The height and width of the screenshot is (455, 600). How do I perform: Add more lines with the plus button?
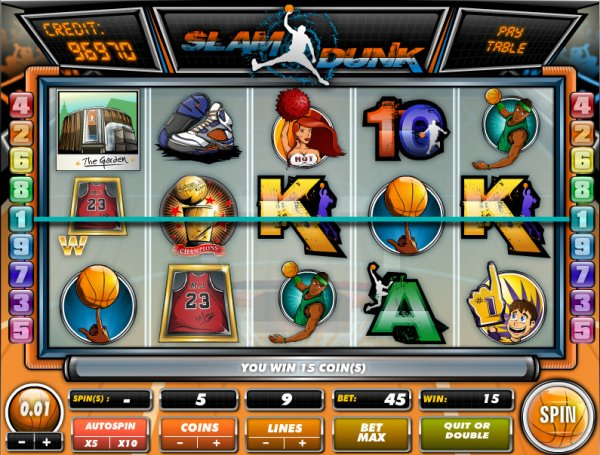tap(303, 443)
